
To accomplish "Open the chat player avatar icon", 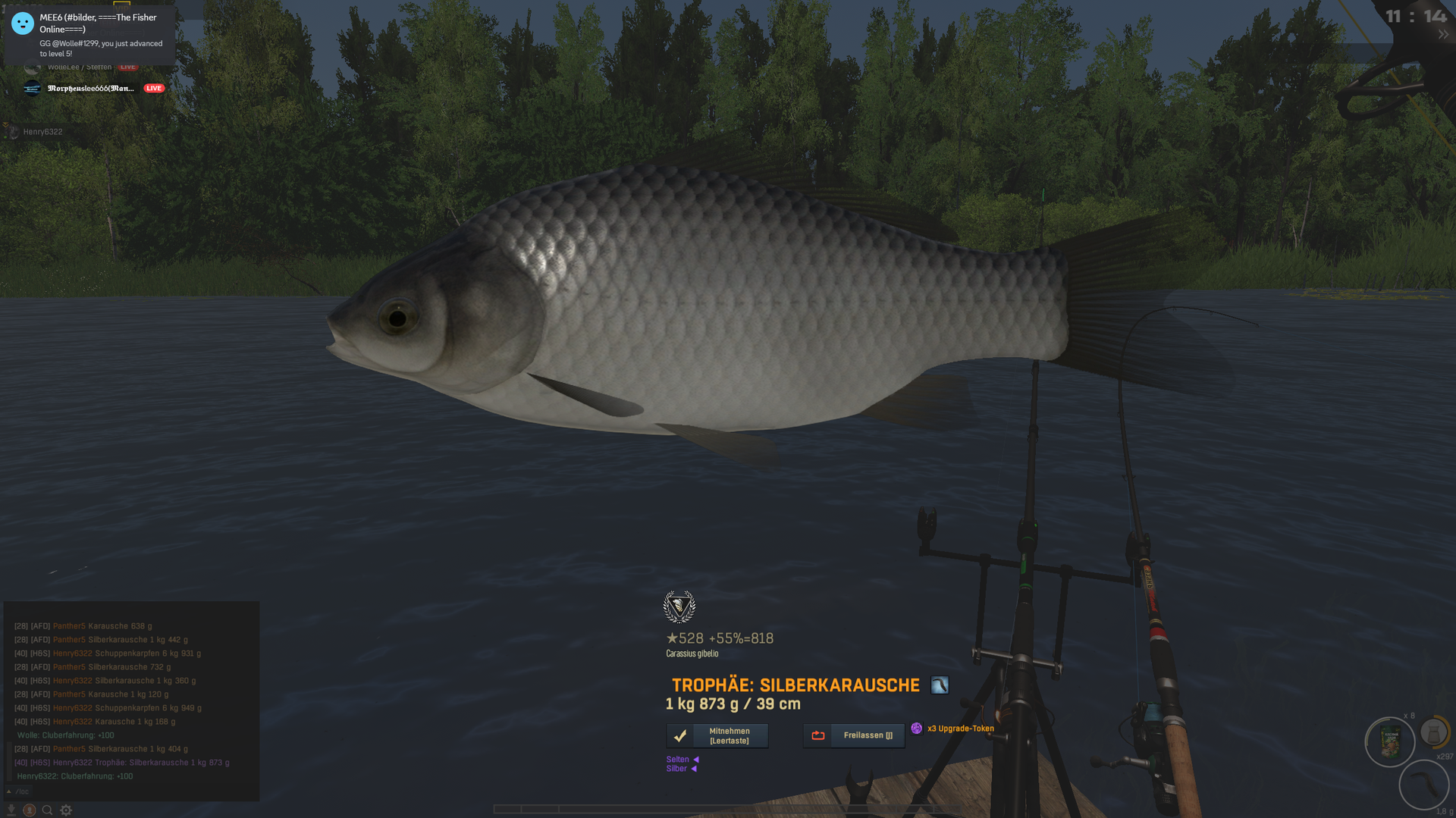I will pyautogui.click(x=29, y=810).
